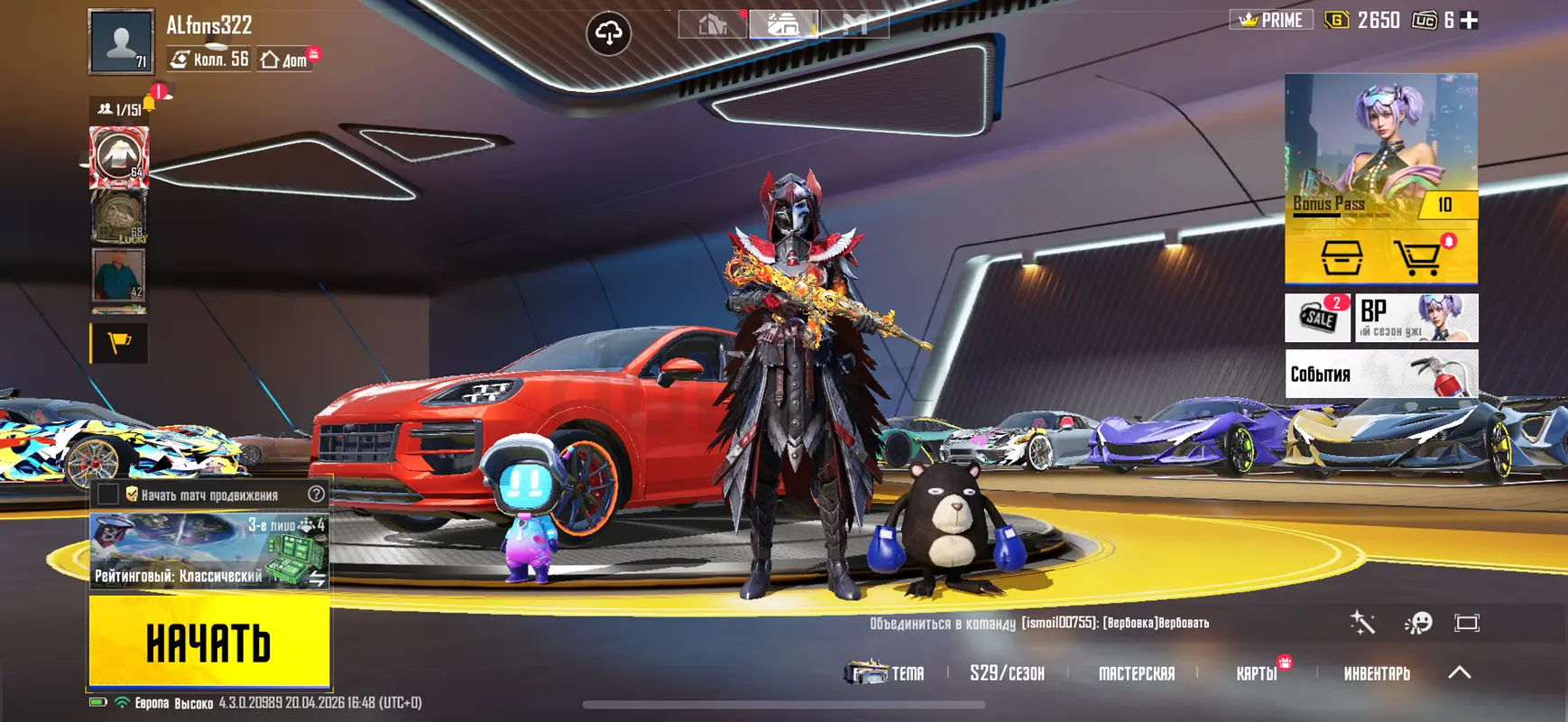1568x722 pixels.
Task: Open the Колл. 56 collection button
Action: 210,60
